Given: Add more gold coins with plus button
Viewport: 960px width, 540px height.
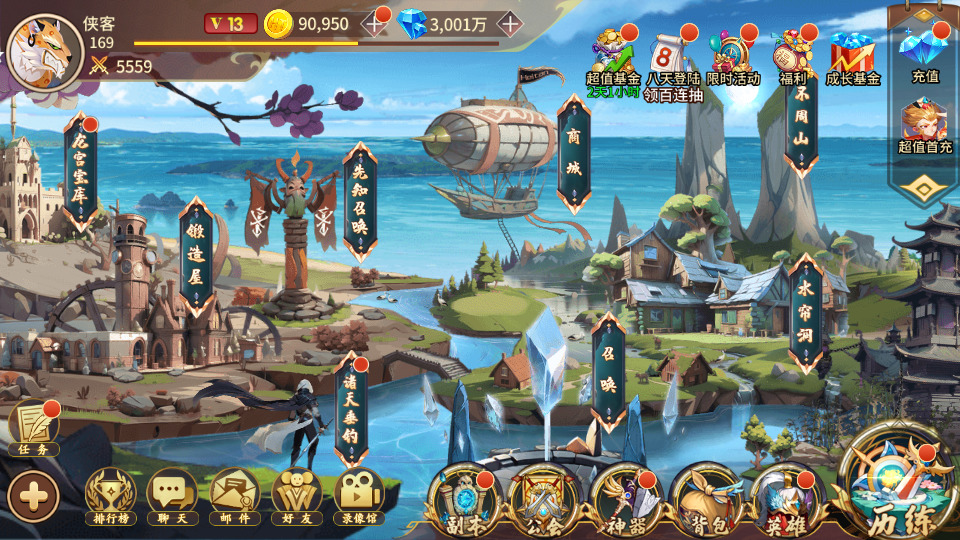Looking at the screenshot, I should [x=375, y=23].
